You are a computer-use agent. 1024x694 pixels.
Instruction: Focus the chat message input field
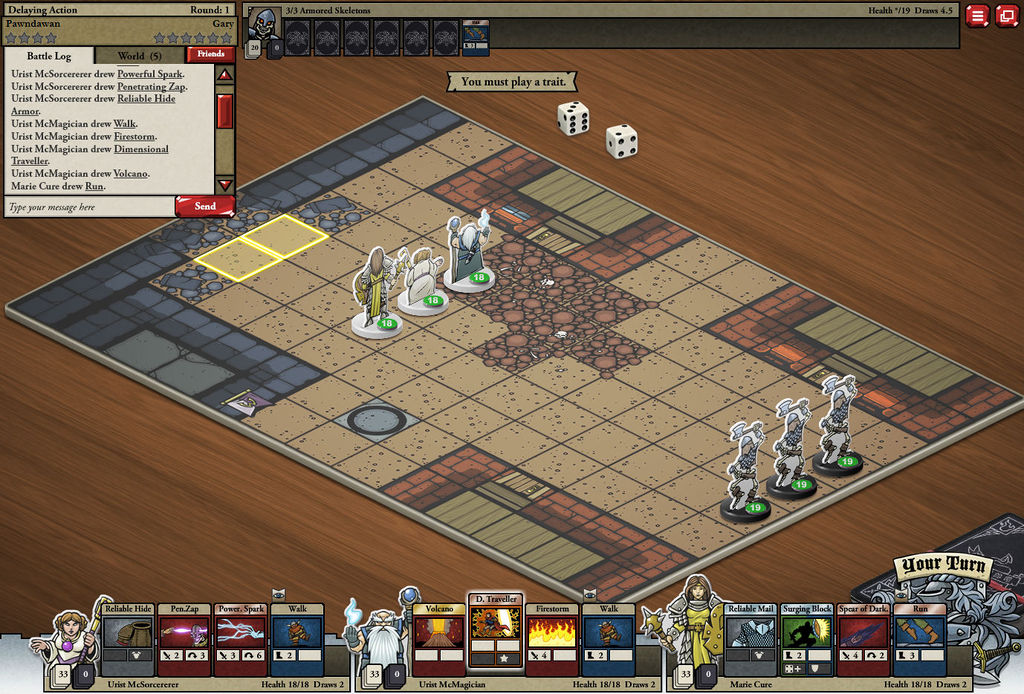click(88, 207)
